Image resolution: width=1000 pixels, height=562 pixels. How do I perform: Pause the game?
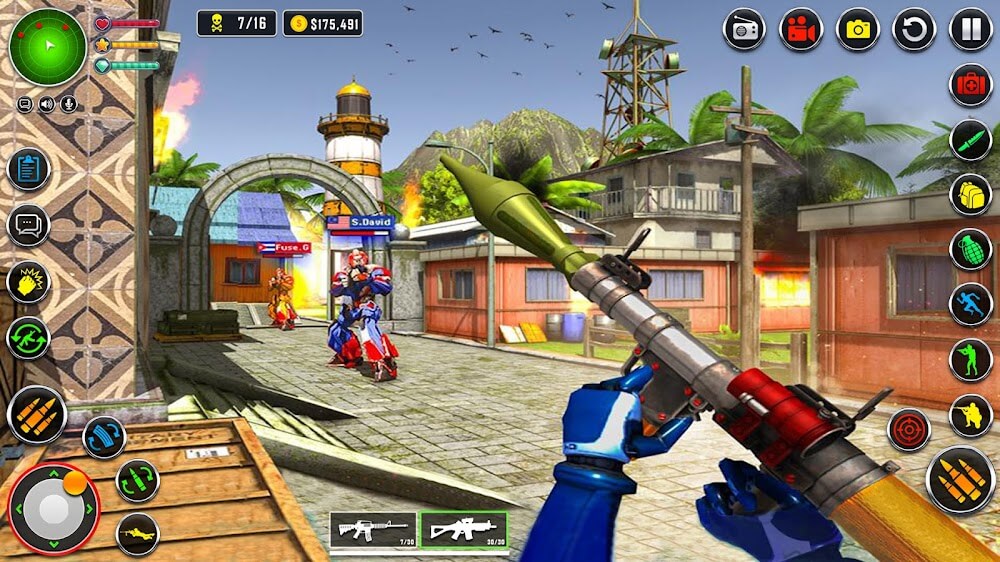pos(970,29)
